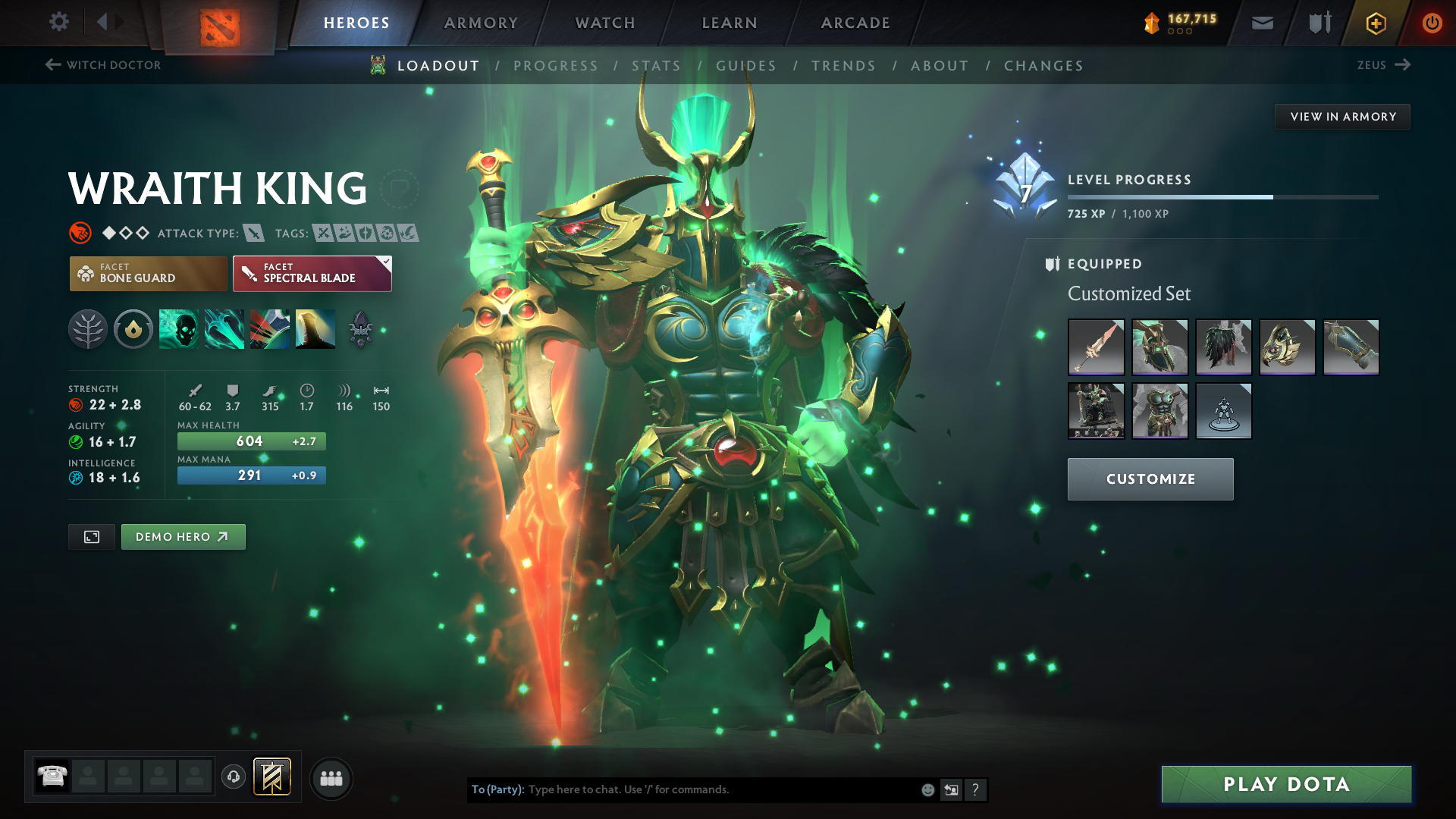1456x819 pixels.
Task: Click the innate branch ability icon
Action: click(87, 329)
